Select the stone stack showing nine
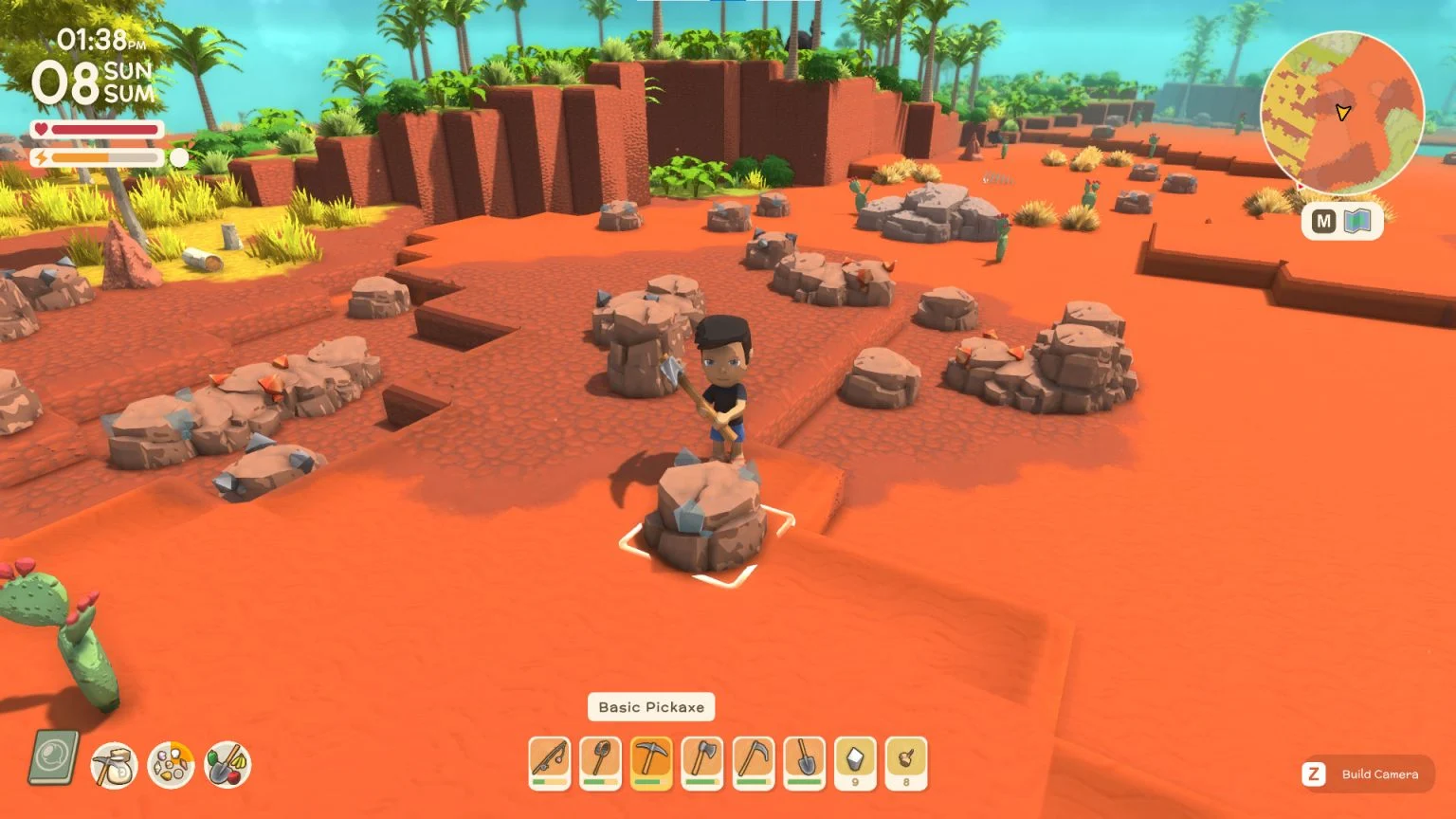Screen dimensions: 1456x819 point(855,763)
